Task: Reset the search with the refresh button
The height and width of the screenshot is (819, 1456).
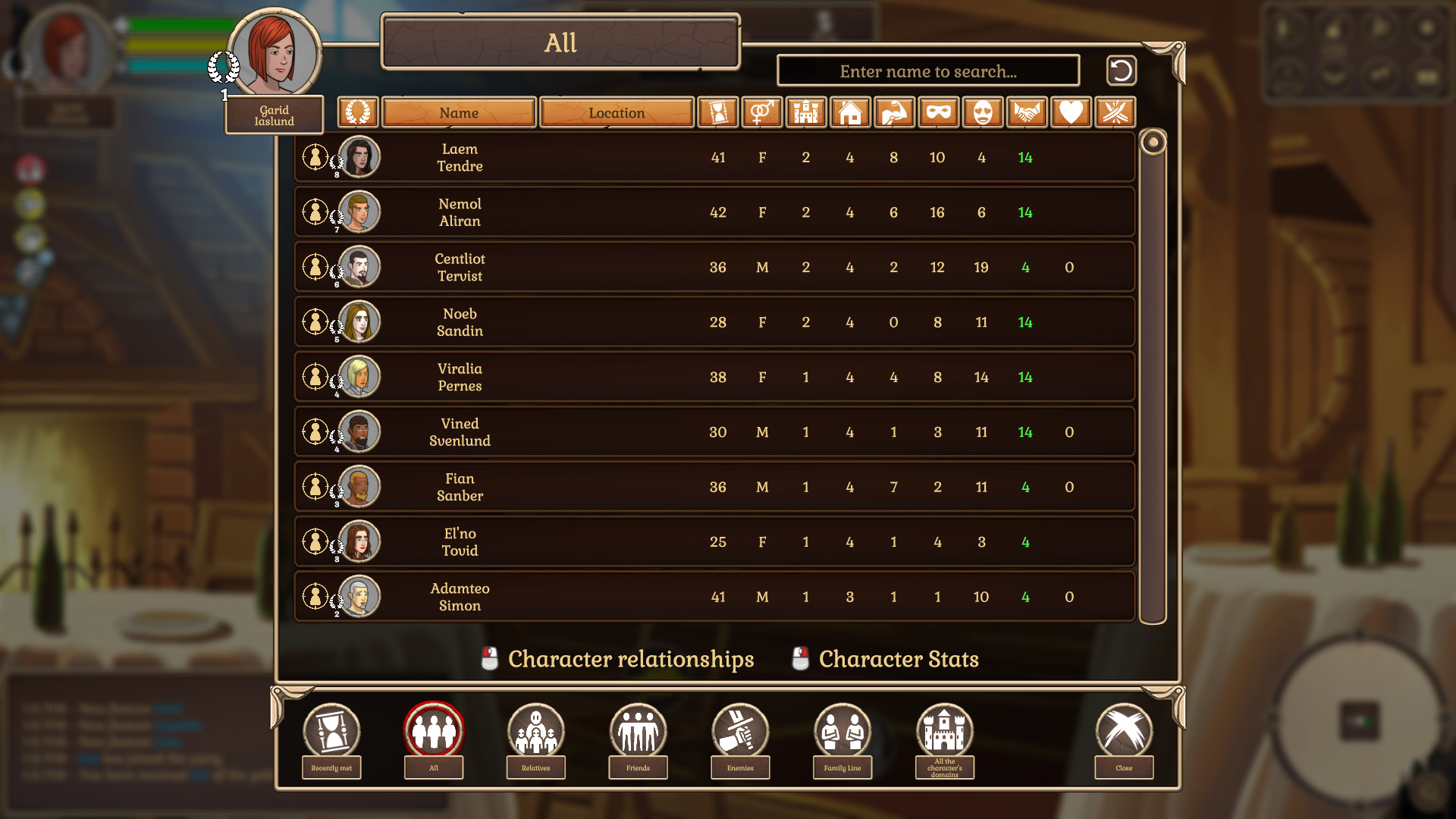Action: [1121, 71]
